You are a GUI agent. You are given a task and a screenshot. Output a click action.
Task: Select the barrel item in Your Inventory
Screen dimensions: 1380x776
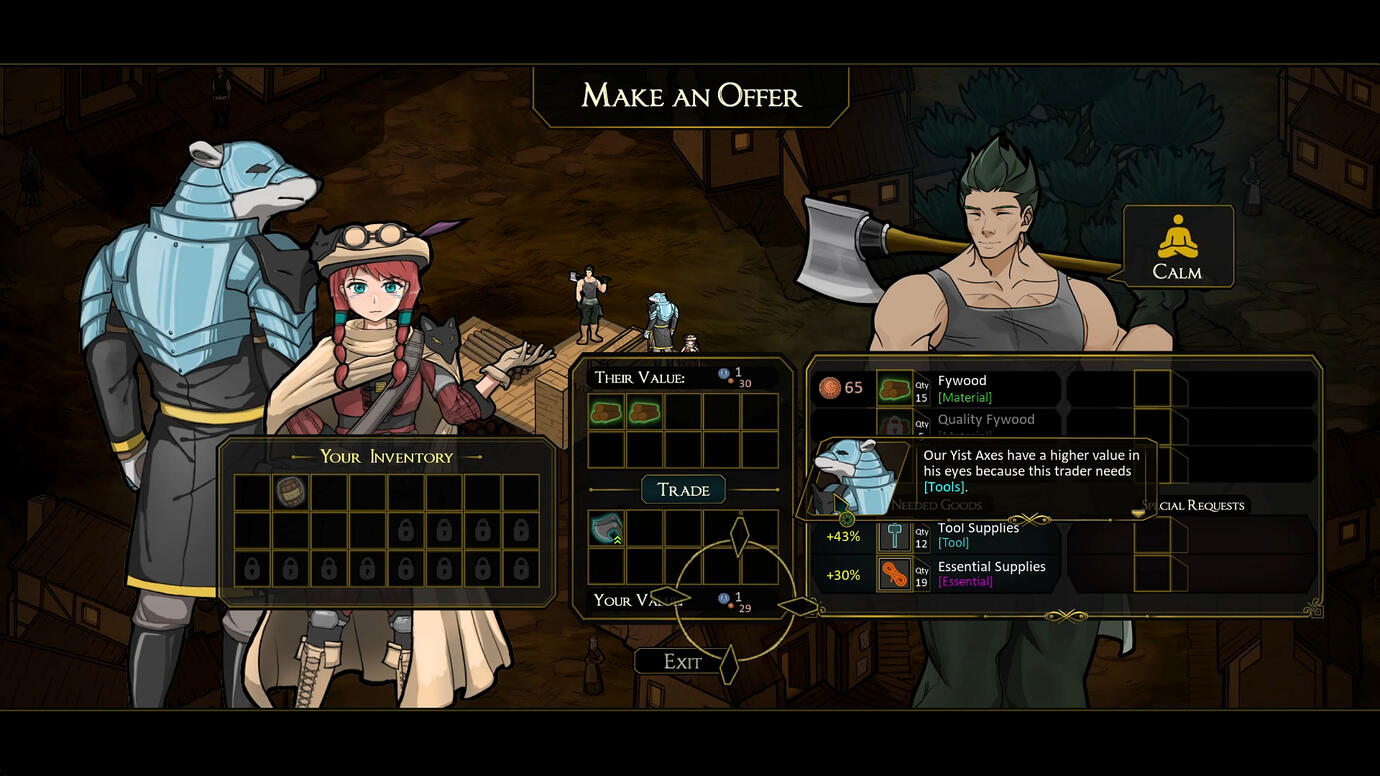pos(290,492)
